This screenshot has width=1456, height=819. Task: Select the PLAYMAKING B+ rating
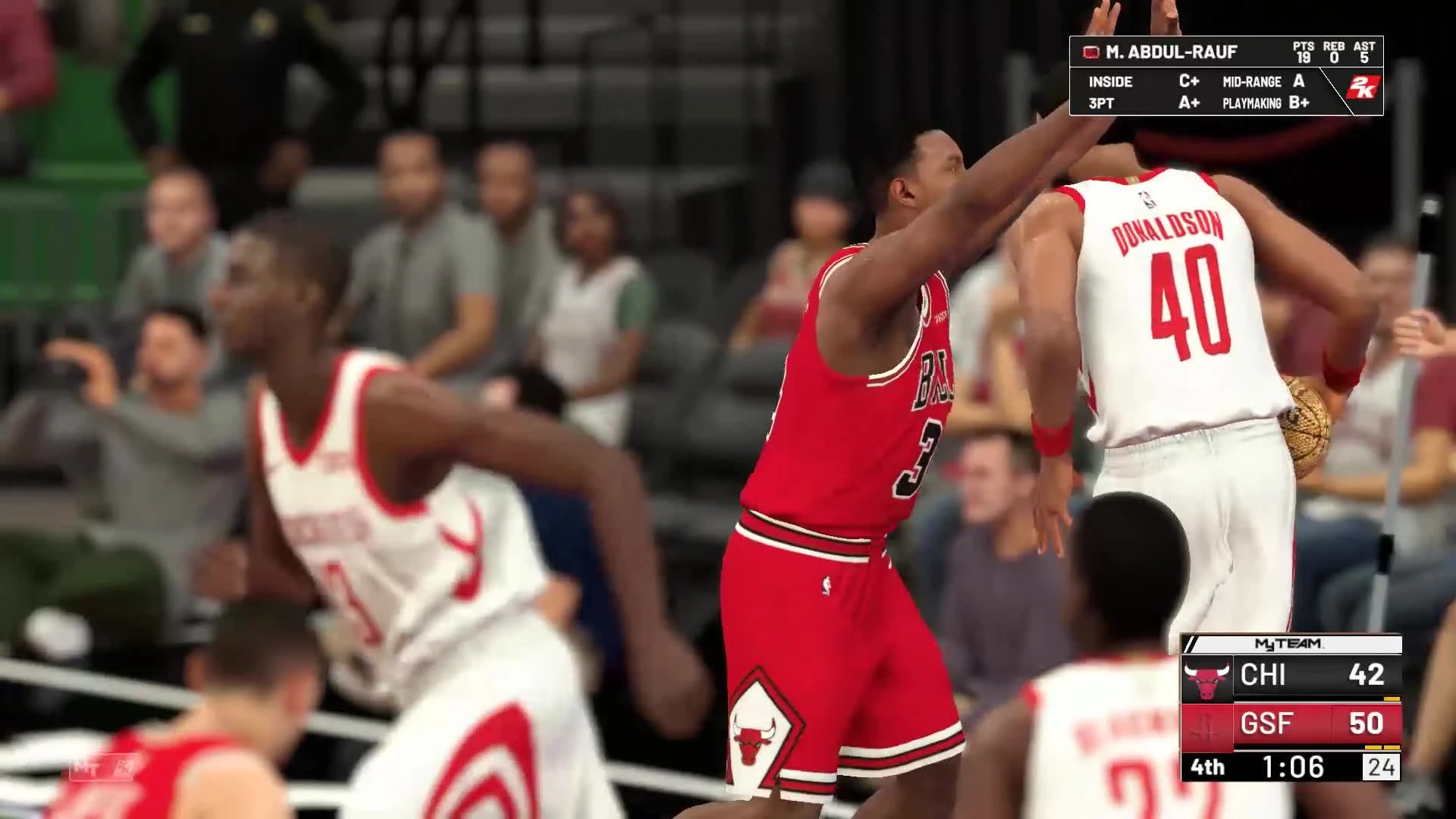point(1298,102)
